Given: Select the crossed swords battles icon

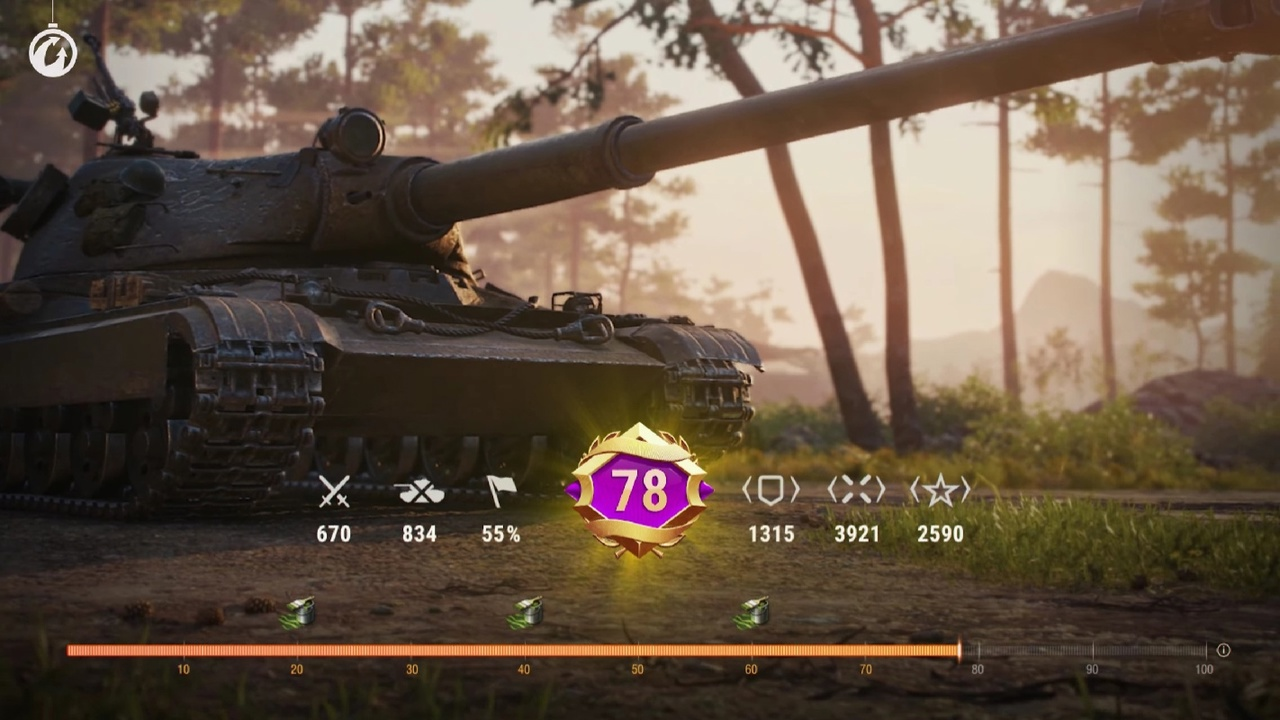Looking at the screenshot, I should pos(334,491).
